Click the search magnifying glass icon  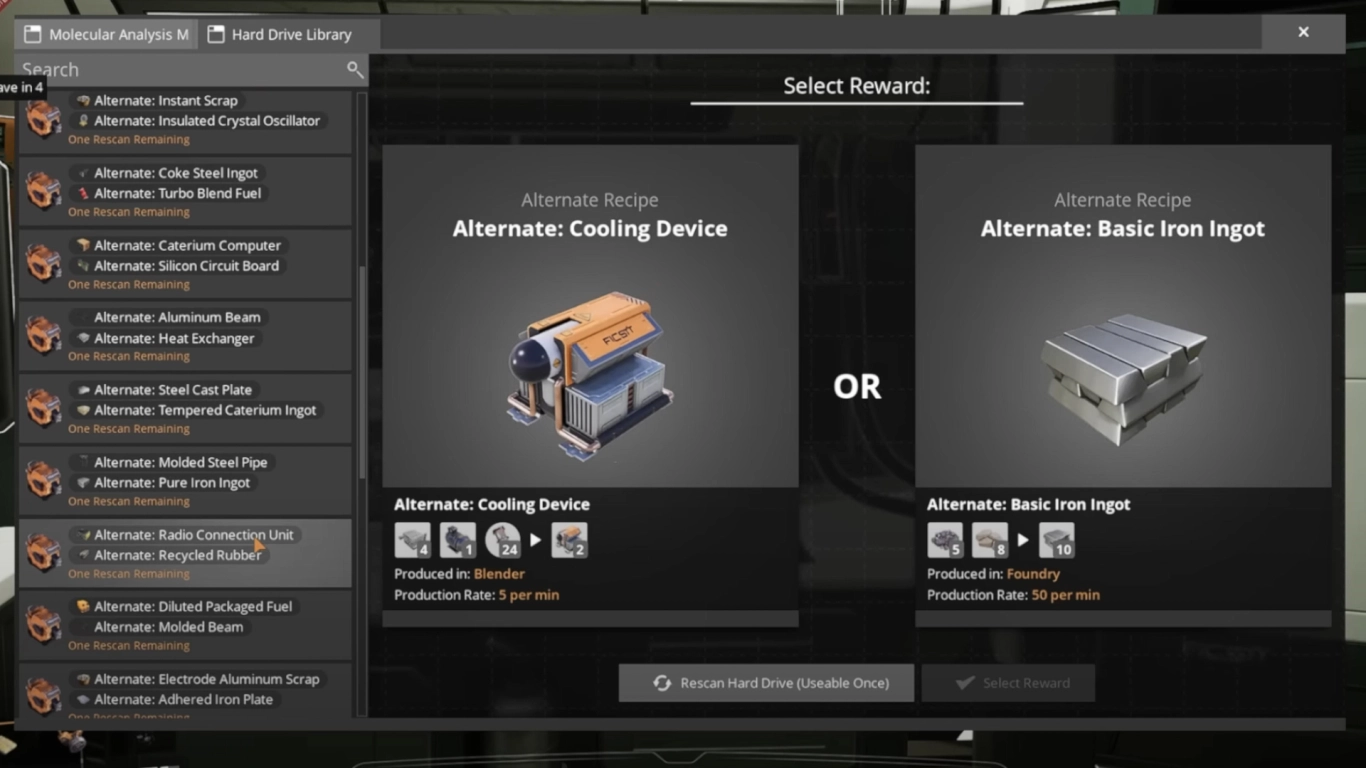355,70
